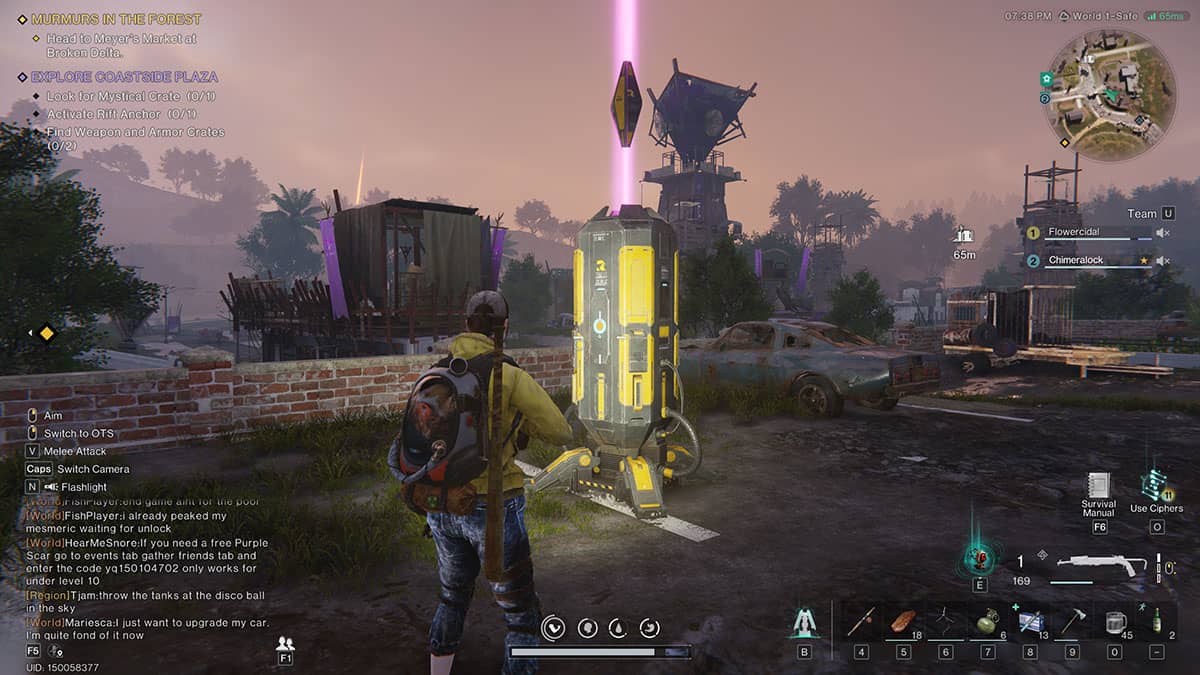Open the friends icon beside chat
This screenshot has height=675, width=1200.
[286, 643]
